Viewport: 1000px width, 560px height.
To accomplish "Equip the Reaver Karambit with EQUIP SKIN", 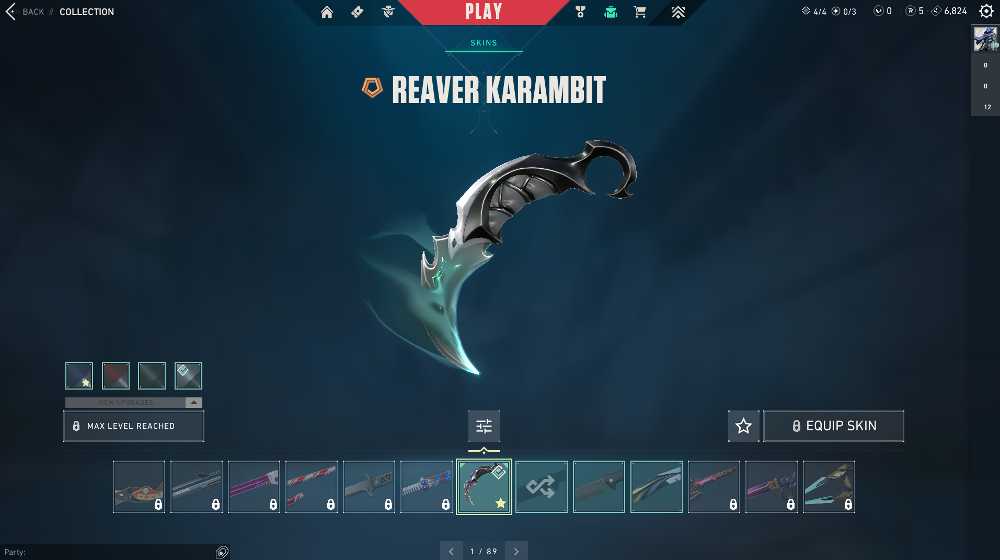I will pyautogui.click(x=834, y=426).
